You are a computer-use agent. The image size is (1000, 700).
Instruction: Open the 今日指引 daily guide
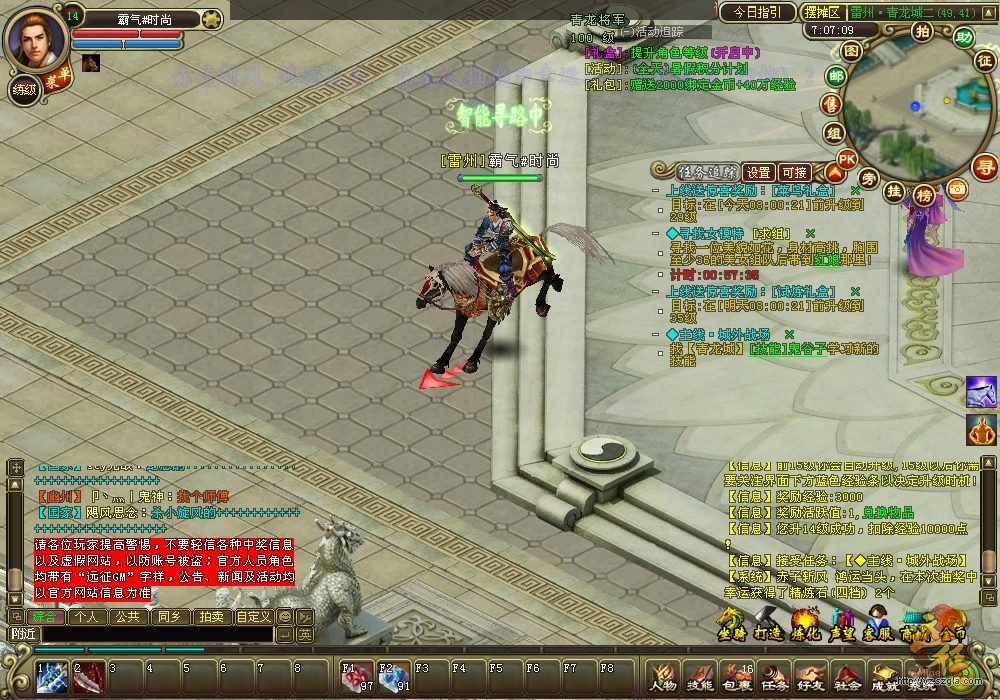click(758, 13)
